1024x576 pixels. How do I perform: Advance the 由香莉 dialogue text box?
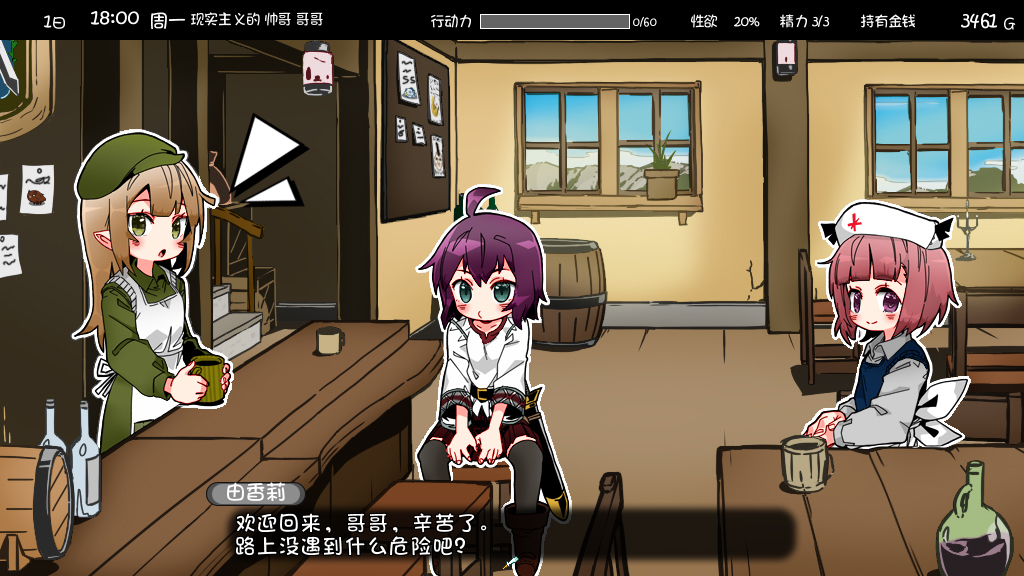click(500, 535)
